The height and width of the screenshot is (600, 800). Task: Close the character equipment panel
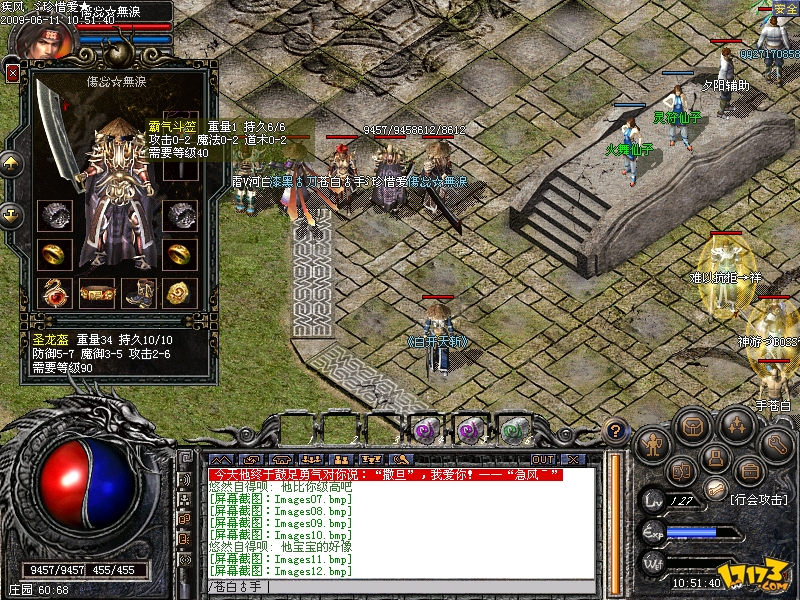pyautogui.click(x=12, y=73)
